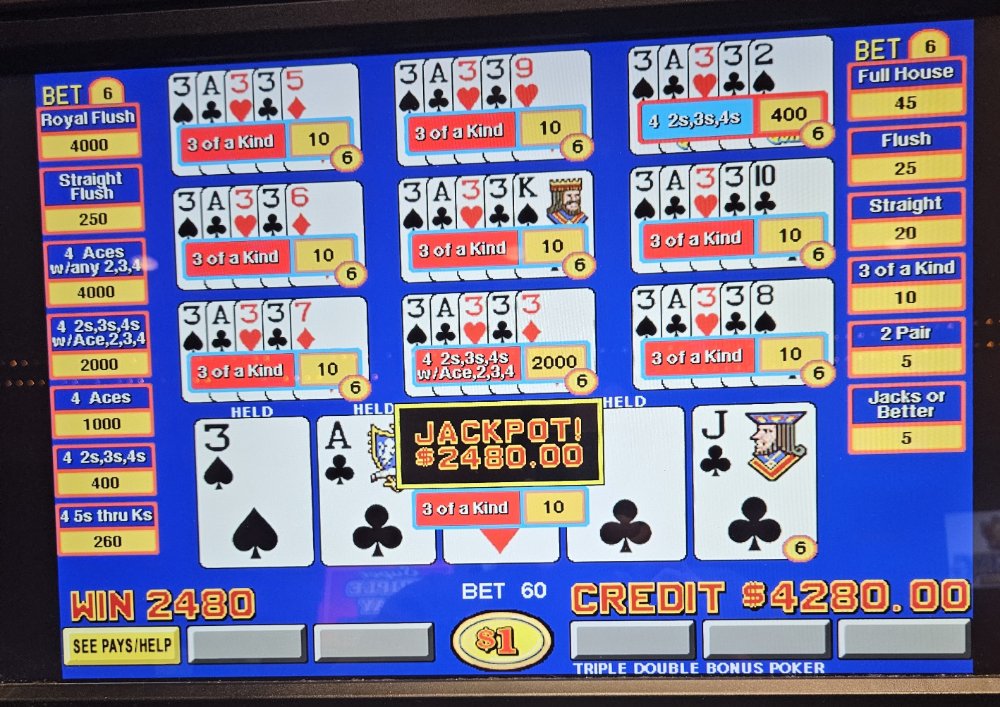Open the See Pays/Help screen
Image resolution: width=1000 pixels, height=707 pixels.
coord(121,646)
